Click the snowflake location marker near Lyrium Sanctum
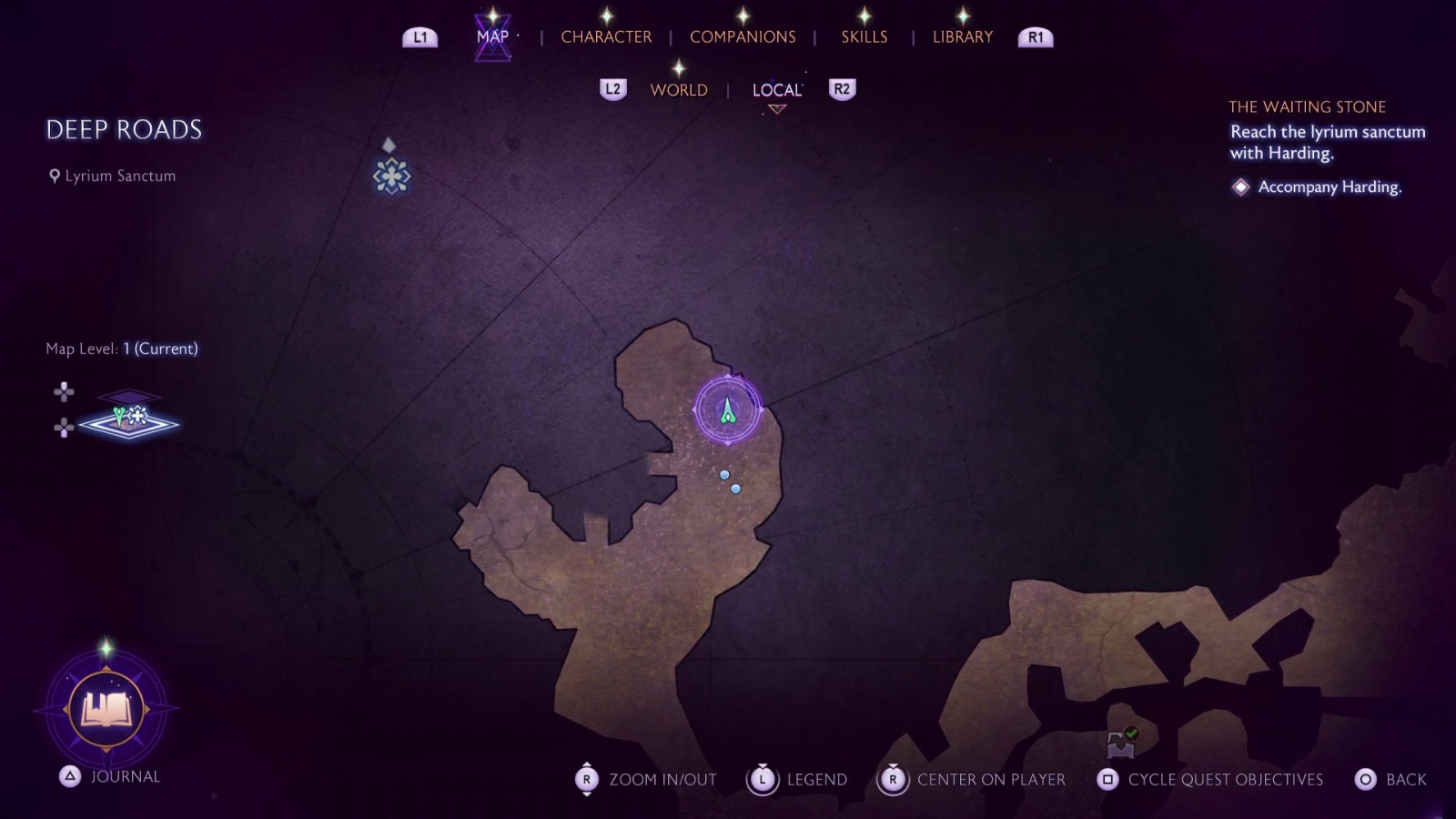The width and height of the screenshot is (1456, 819). point(390,175)
